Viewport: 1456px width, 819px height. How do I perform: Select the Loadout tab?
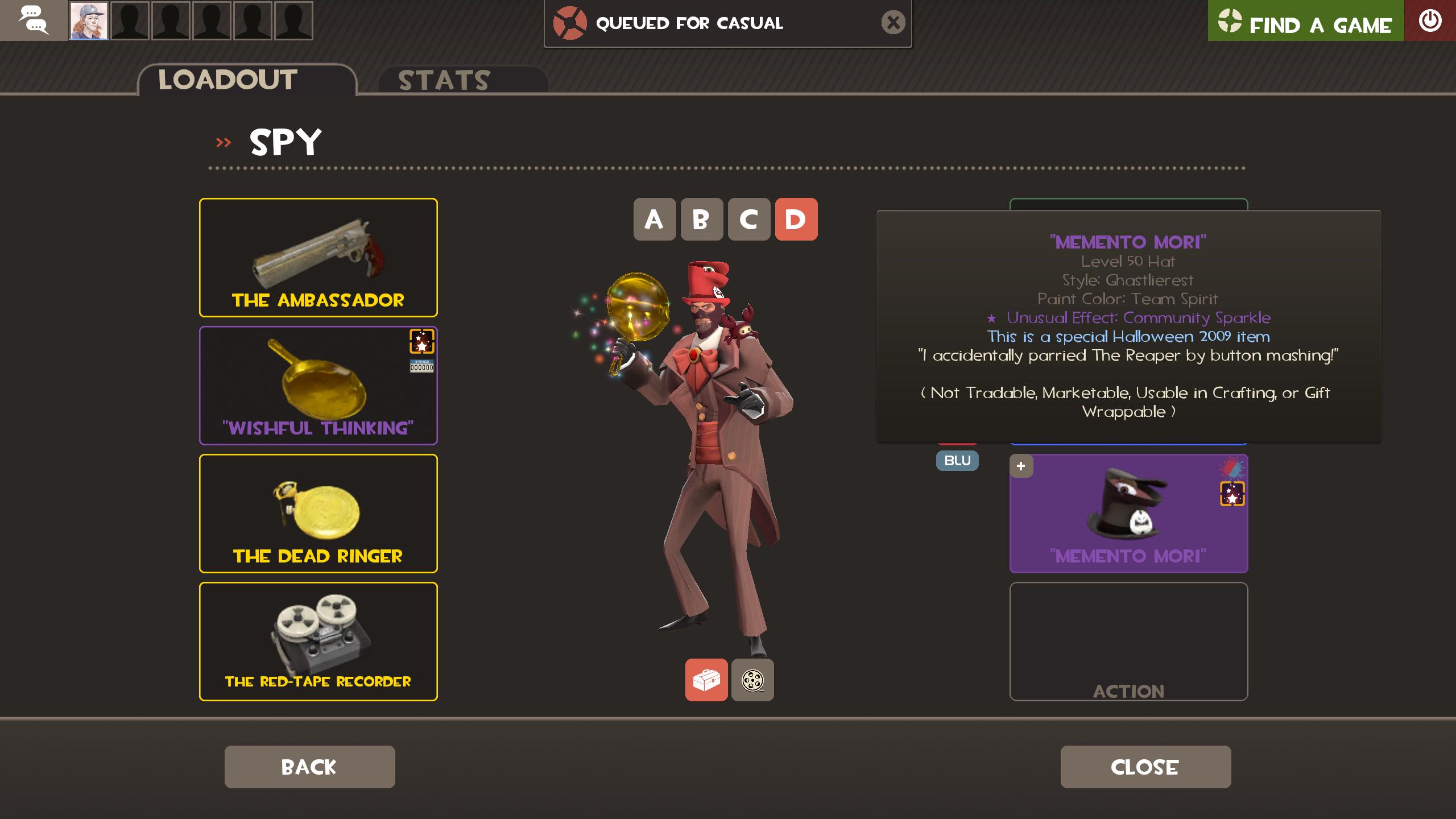click(x=228, y=80)
